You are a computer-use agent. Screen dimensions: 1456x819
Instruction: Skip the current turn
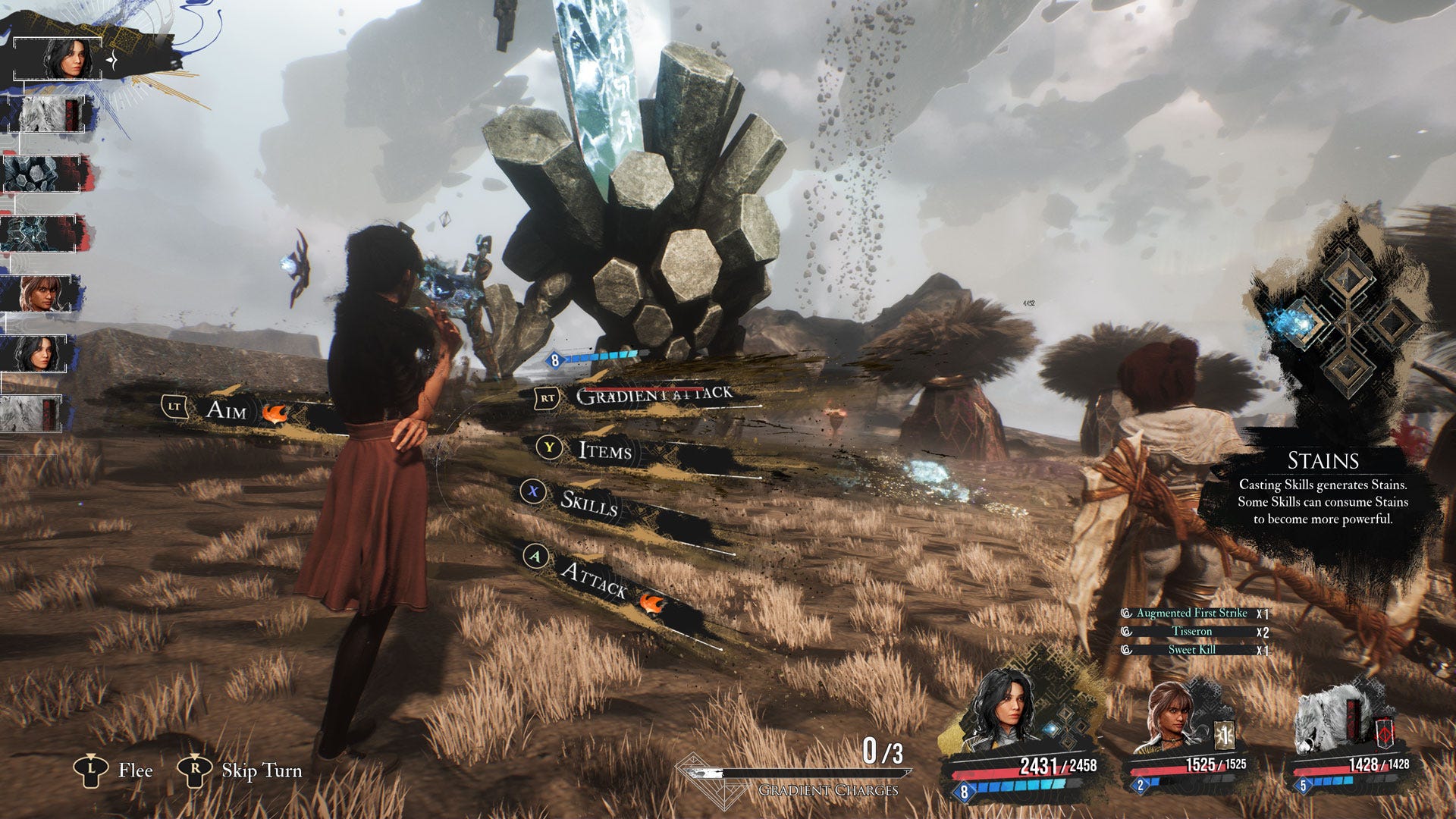[261, 770]
